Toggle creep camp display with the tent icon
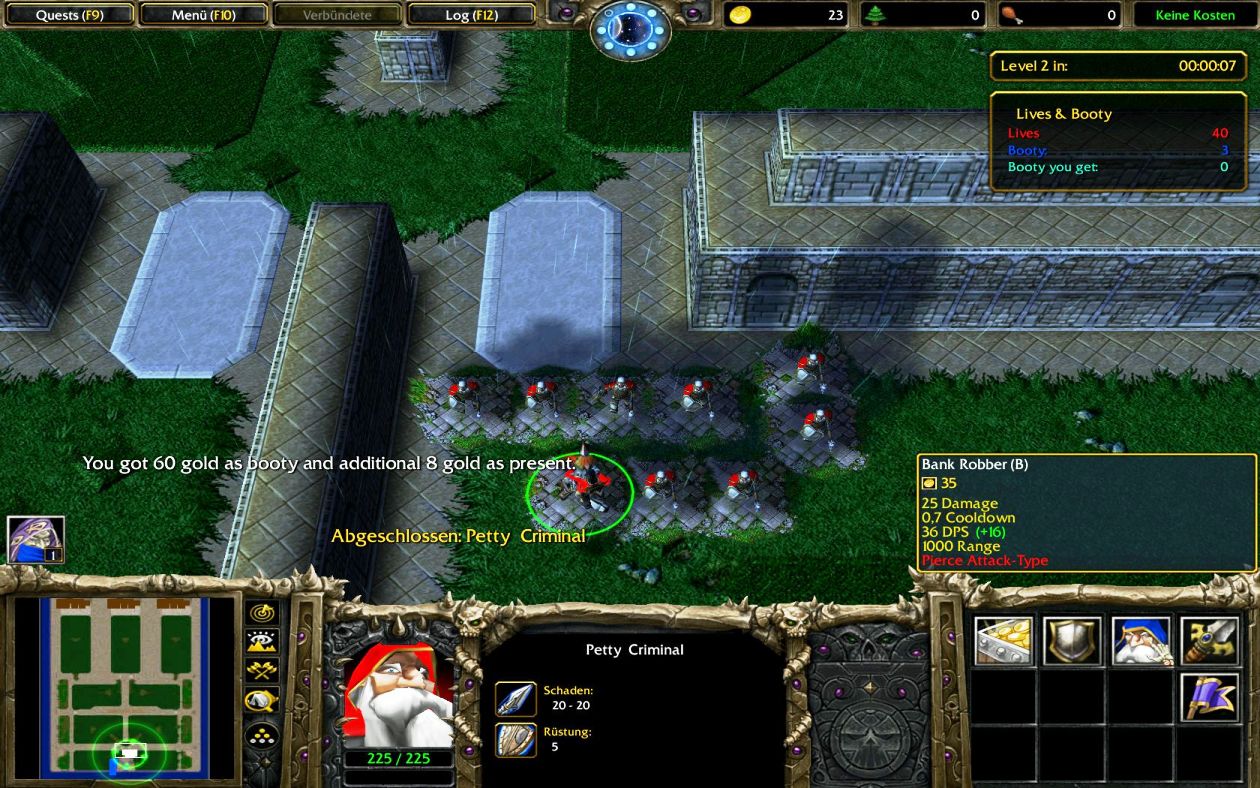Screen dimensions: 1260x788 point(262,701)
